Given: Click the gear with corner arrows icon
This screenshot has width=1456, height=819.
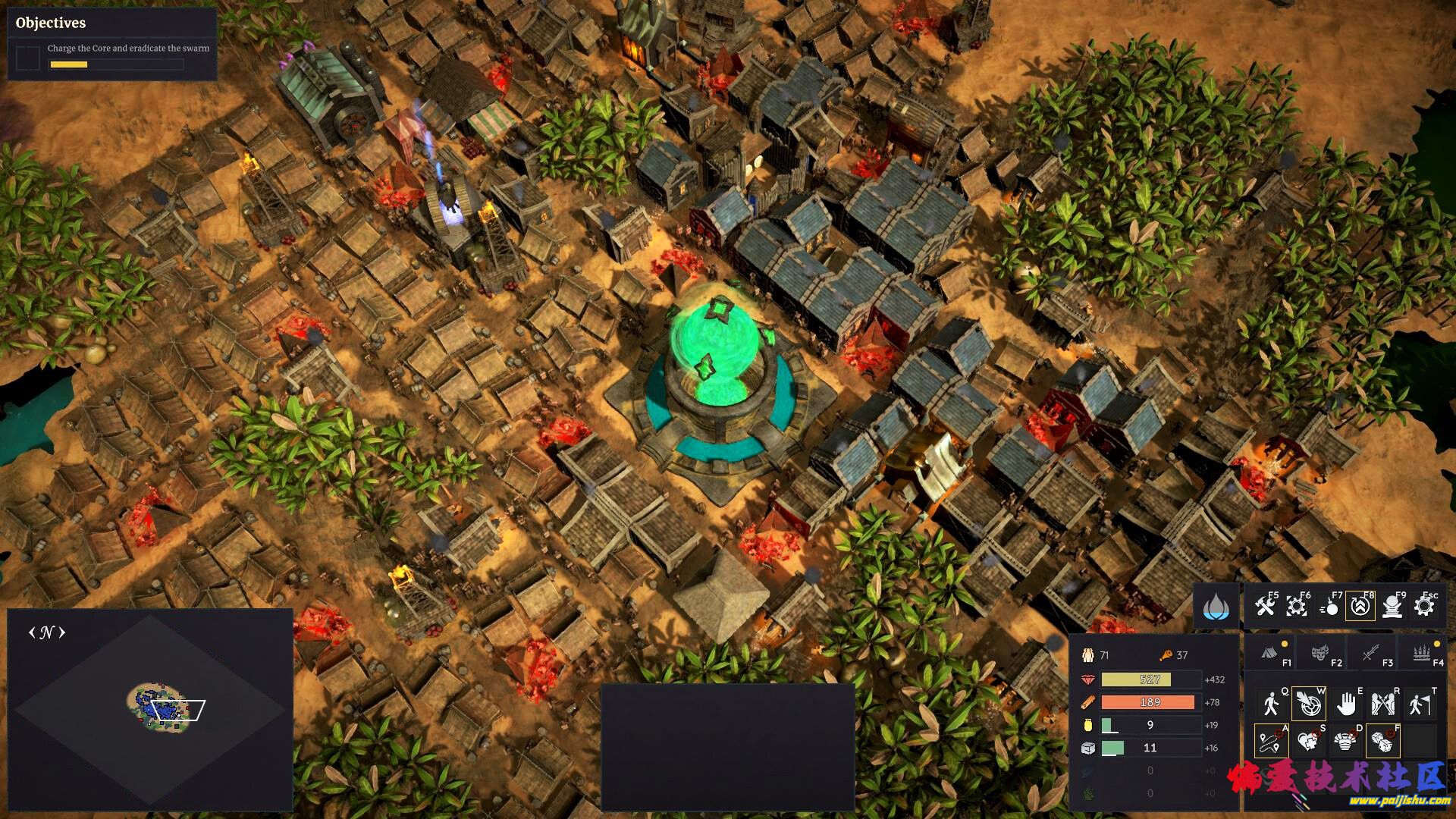Looking at the screenshot, I should pyautogui.click(x=1297, y=607).
